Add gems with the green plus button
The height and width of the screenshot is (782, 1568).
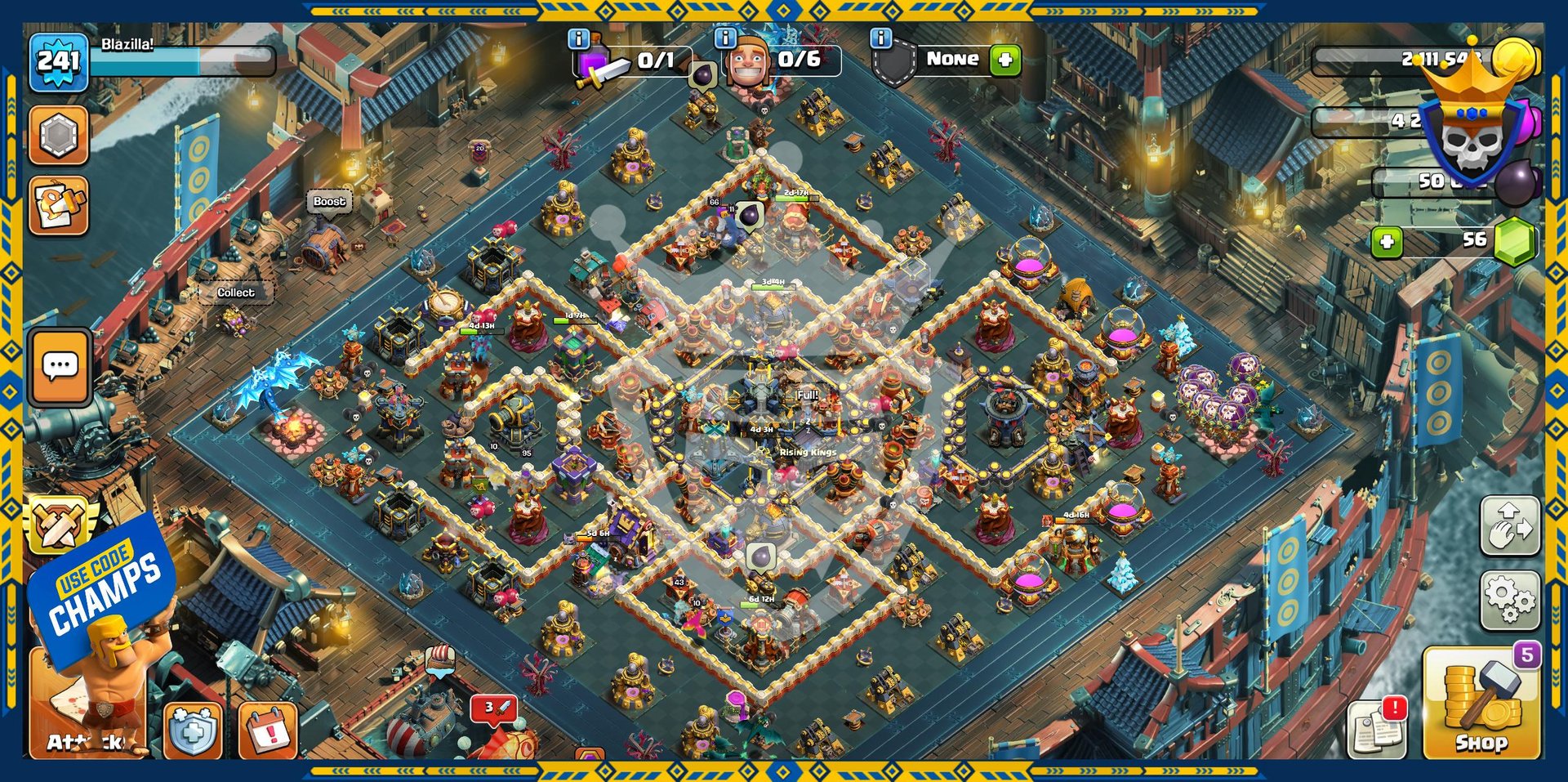pos(1387,241)
